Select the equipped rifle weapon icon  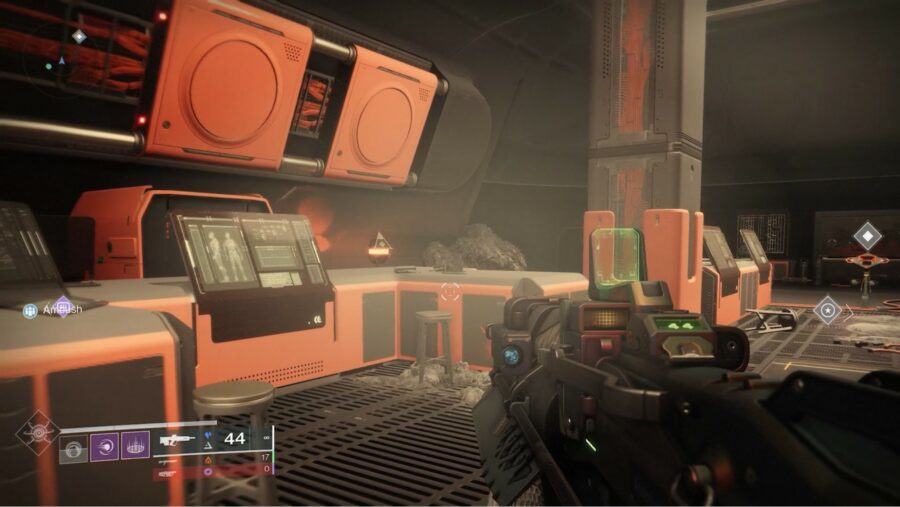click(176, 439)
